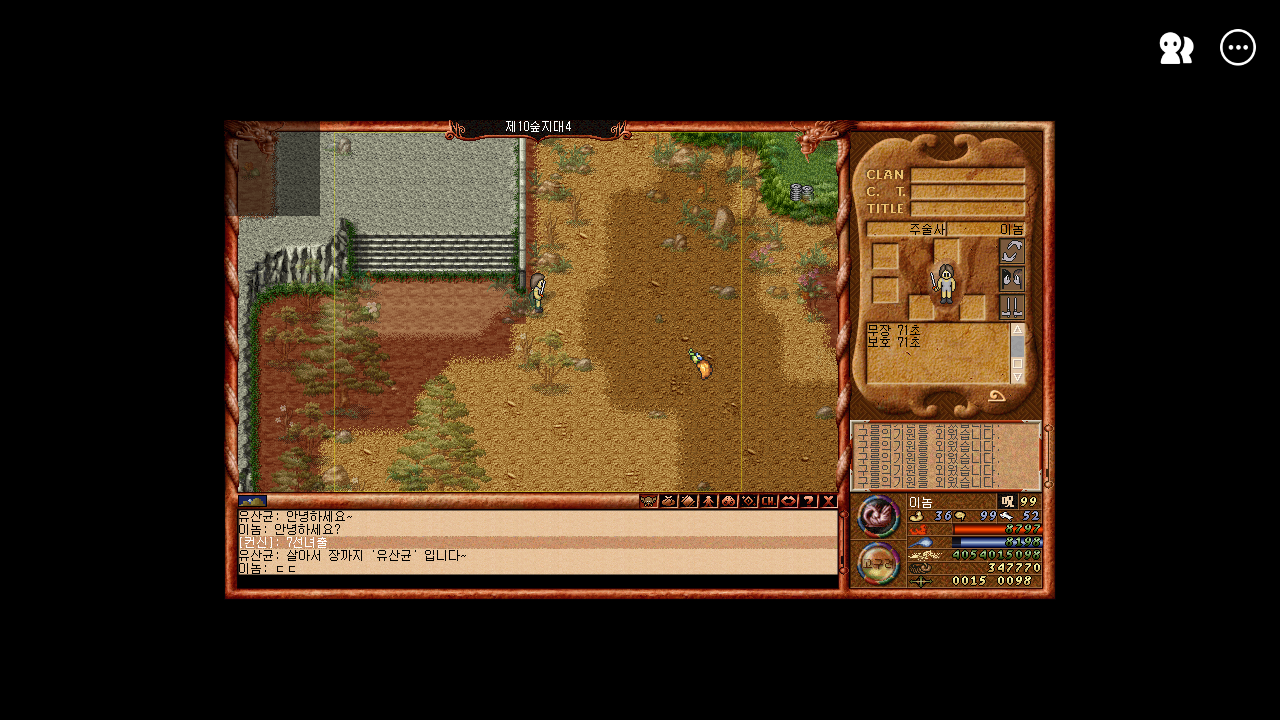Click the skull icon in the toolbar
1280x720 pixels.
[649, 501]
